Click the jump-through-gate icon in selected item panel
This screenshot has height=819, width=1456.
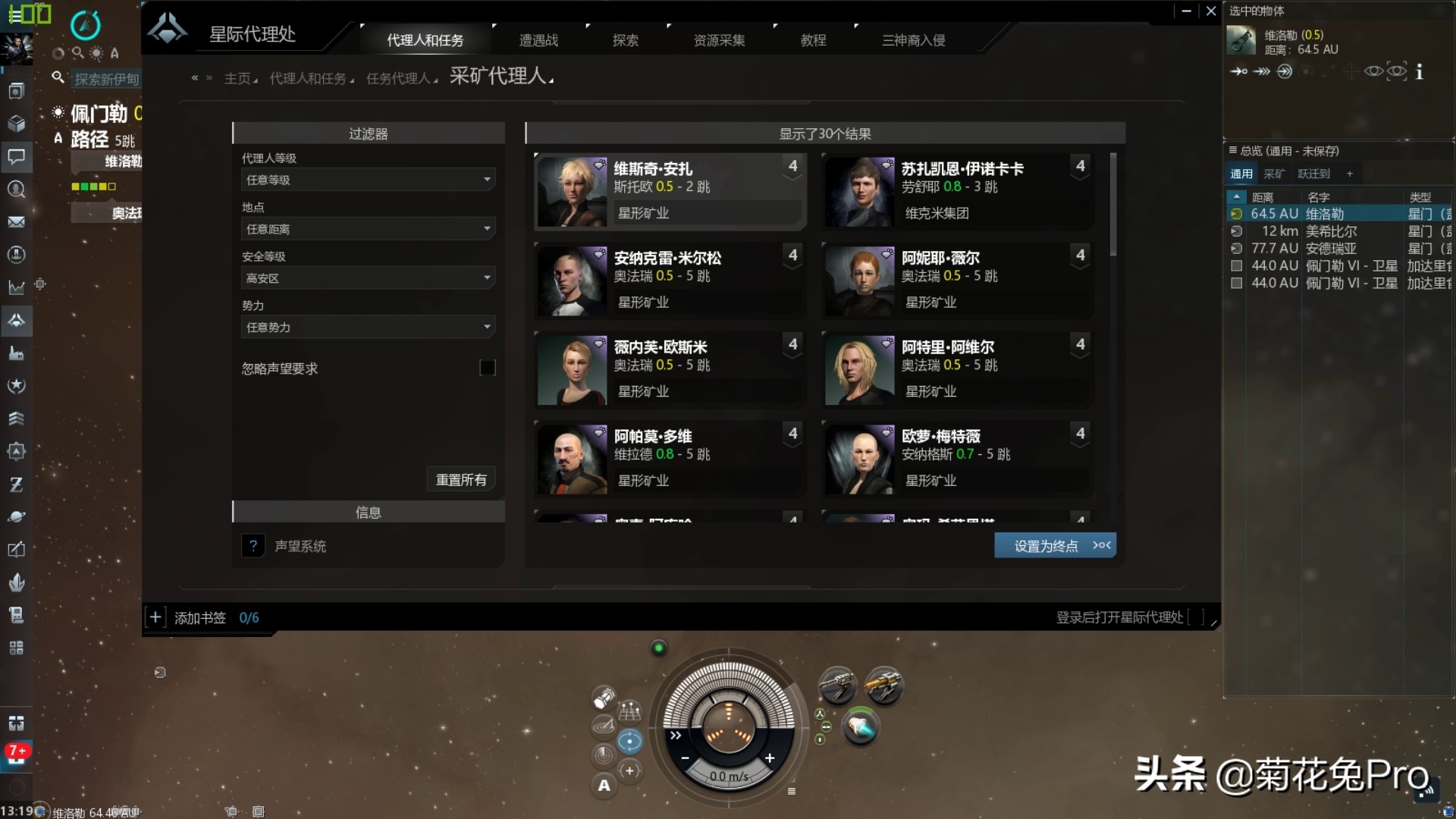point(1286,71)
